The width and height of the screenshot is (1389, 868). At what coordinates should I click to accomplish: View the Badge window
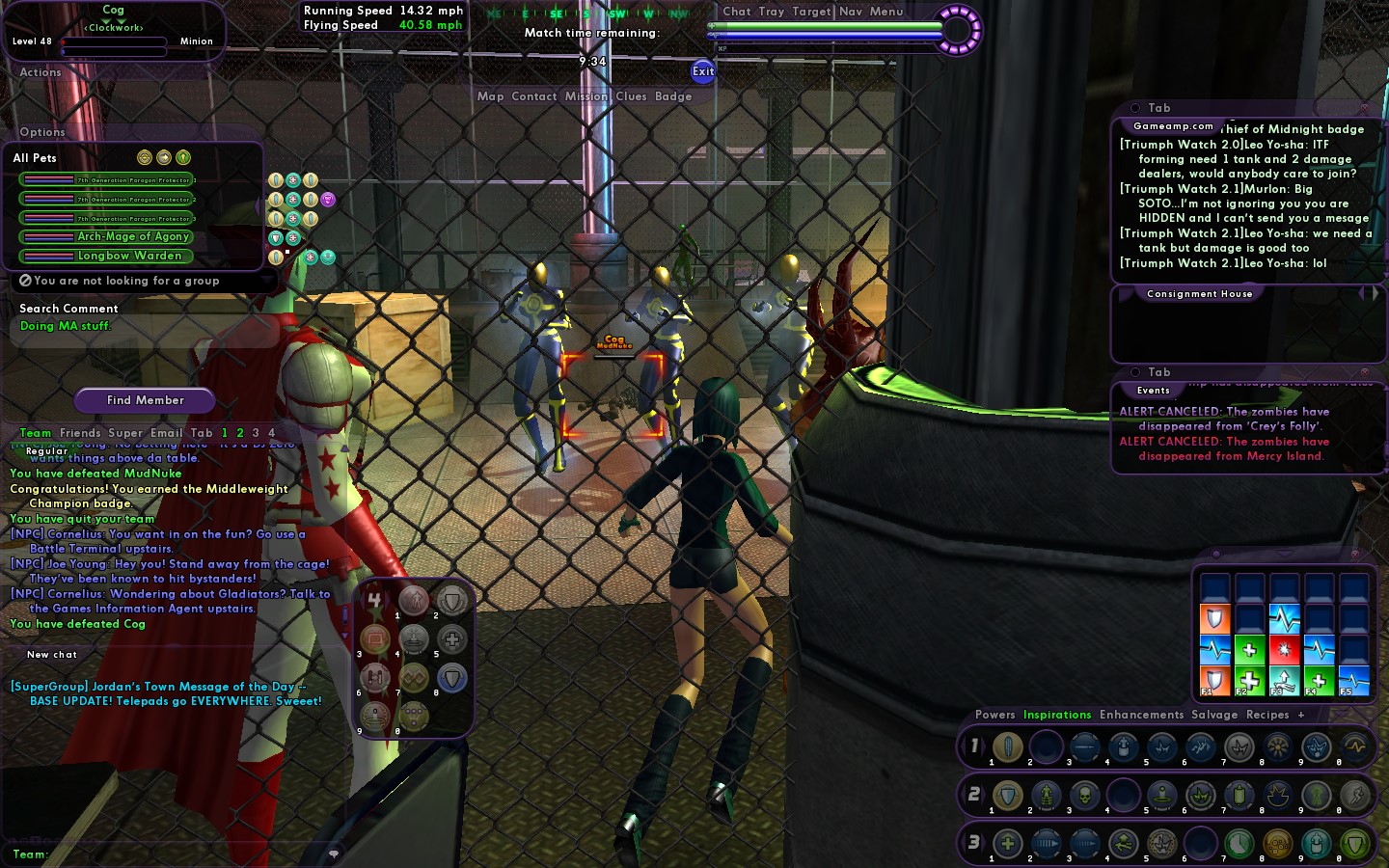pos(673,96)
